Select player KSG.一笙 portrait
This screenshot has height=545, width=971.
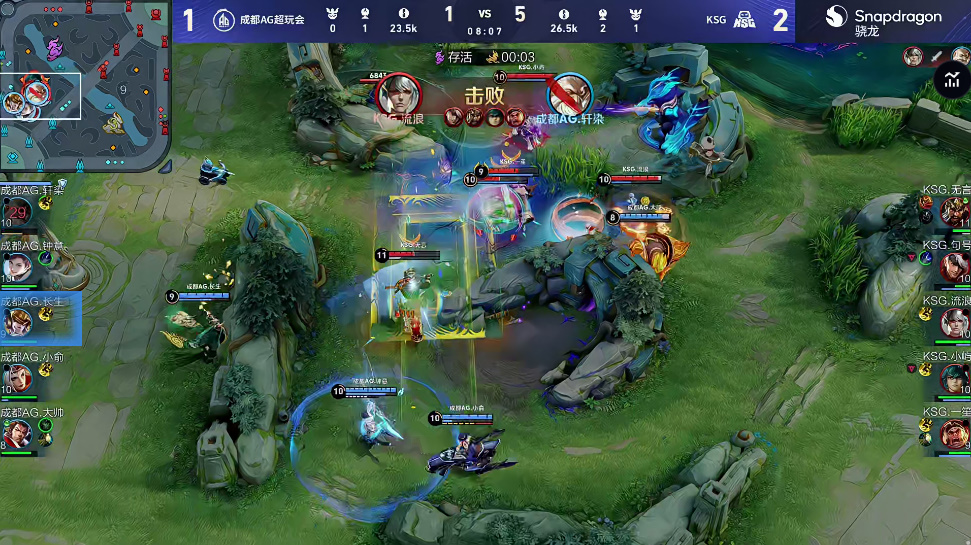[954, 433]
